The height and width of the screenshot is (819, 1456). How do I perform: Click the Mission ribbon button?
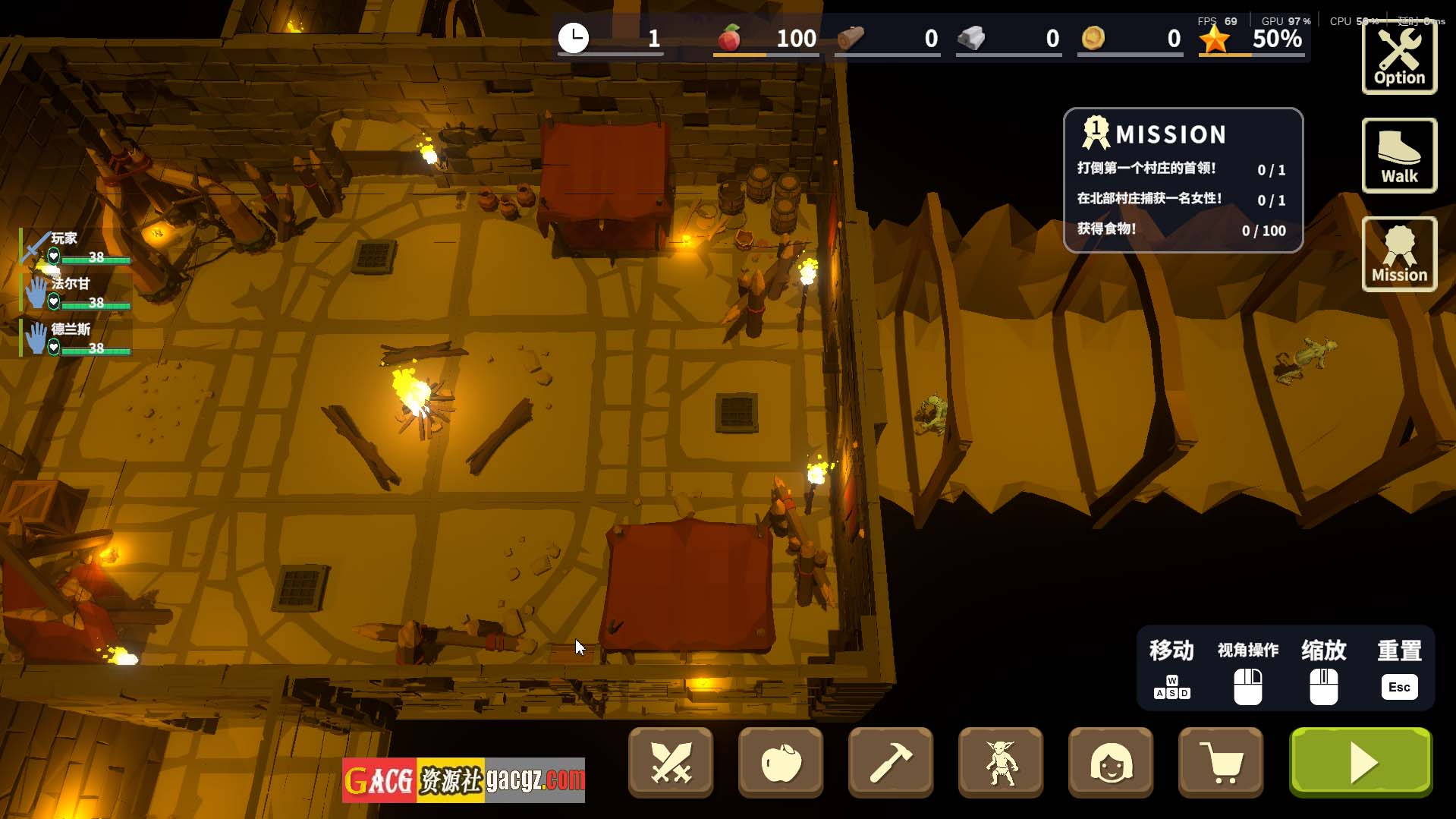coord(1399,254)
